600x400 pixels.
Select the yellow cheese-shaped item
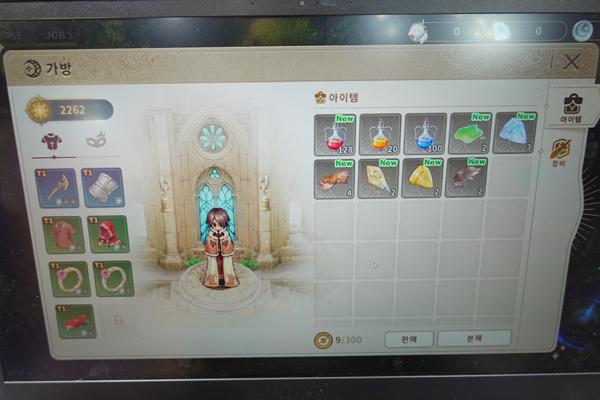tap(423, 177)
